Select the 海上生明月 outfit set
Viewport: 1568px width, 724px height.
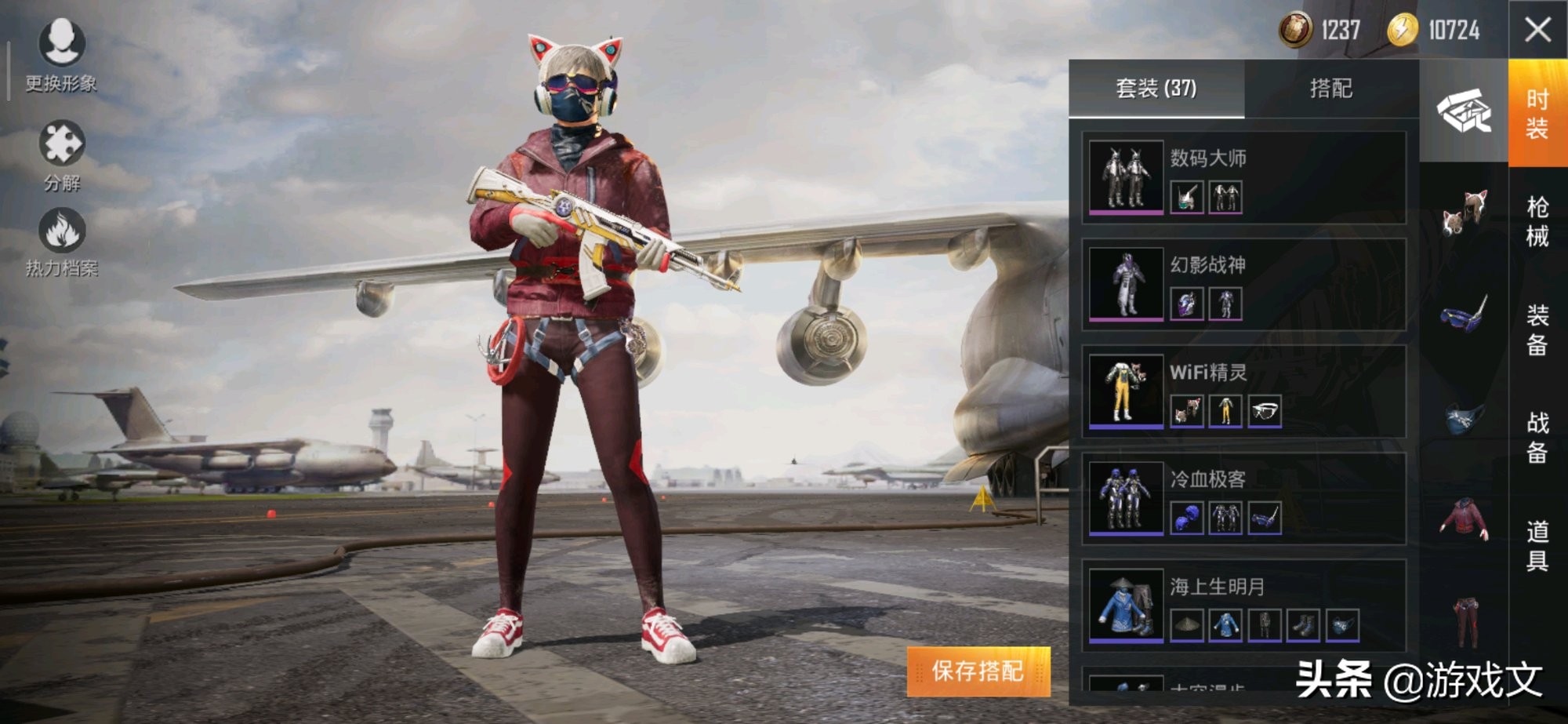(1243, 604)
